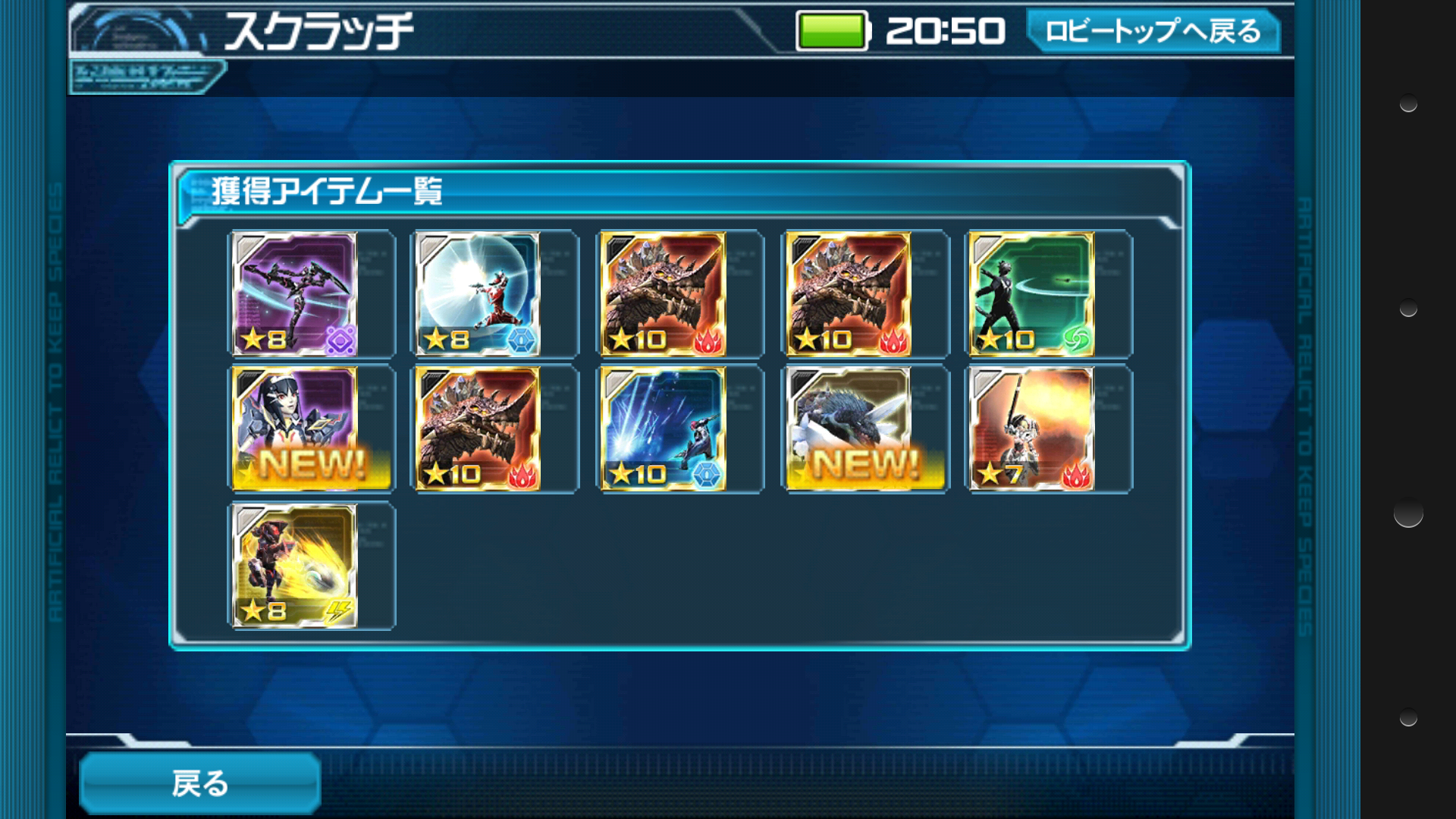View the NEW dark-haired girl card

point(295,429)
